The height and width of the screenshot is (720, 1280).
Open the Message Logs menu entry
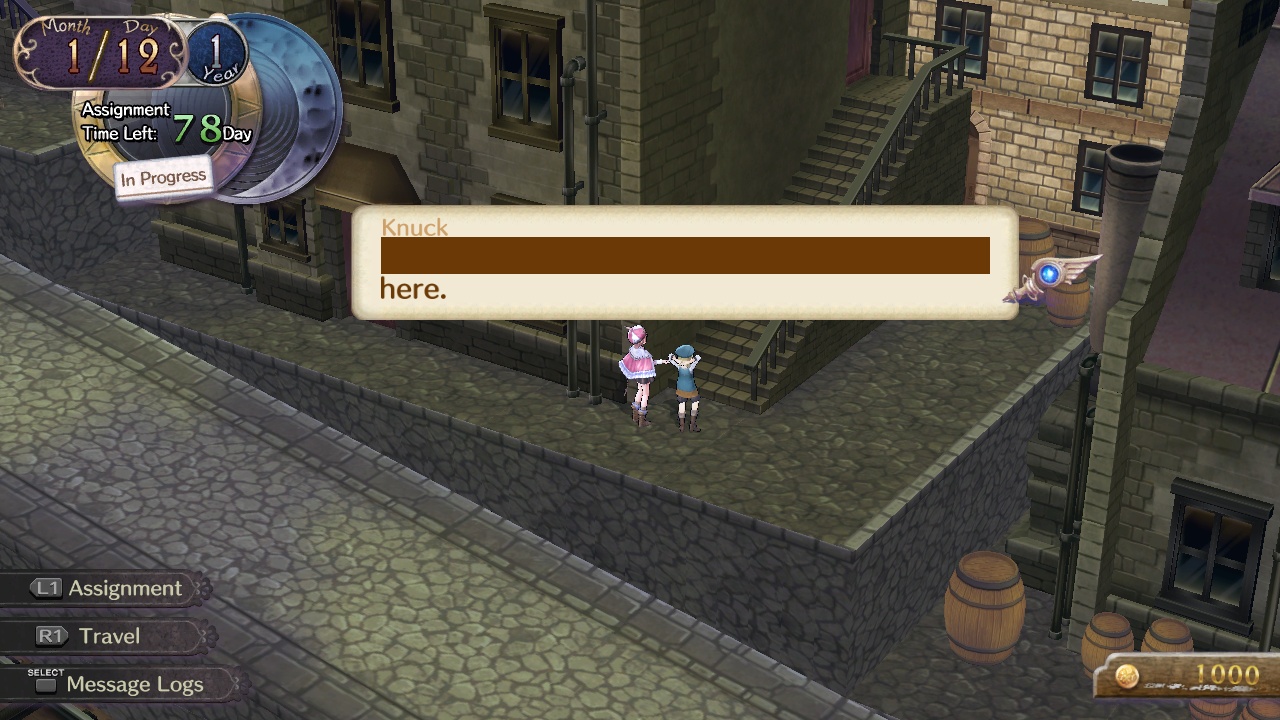tap(135, 684)
